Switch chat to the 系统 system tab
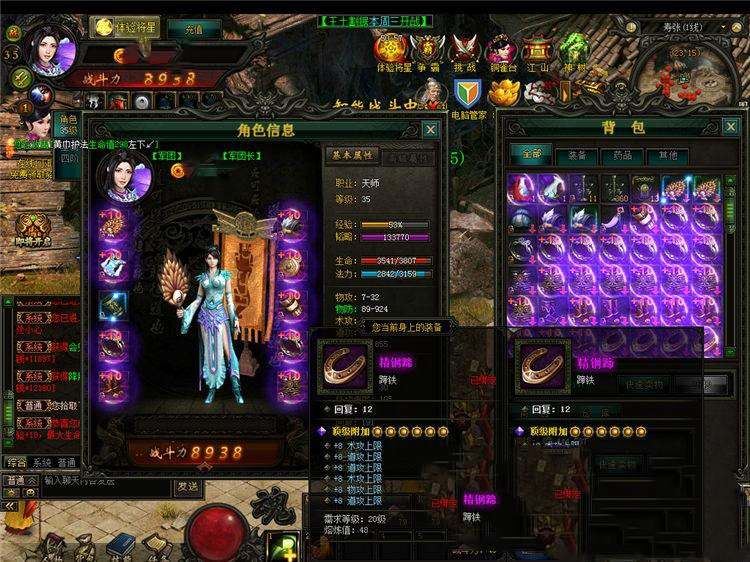The image size is (750, 562). click(x=41, y=464)
